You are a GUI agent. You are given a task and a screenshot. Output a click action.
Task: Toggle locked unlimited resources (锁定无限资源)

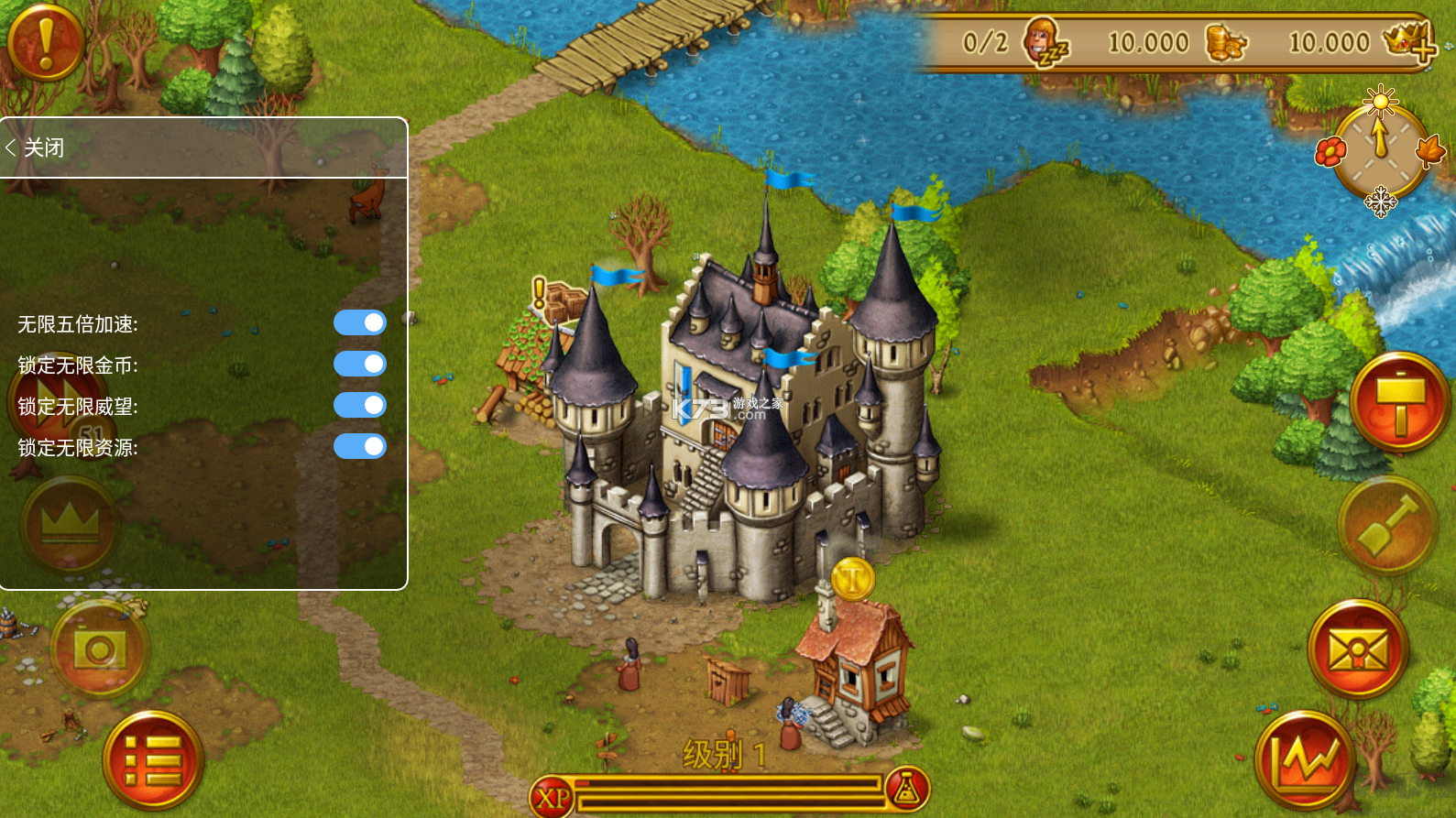359,446
